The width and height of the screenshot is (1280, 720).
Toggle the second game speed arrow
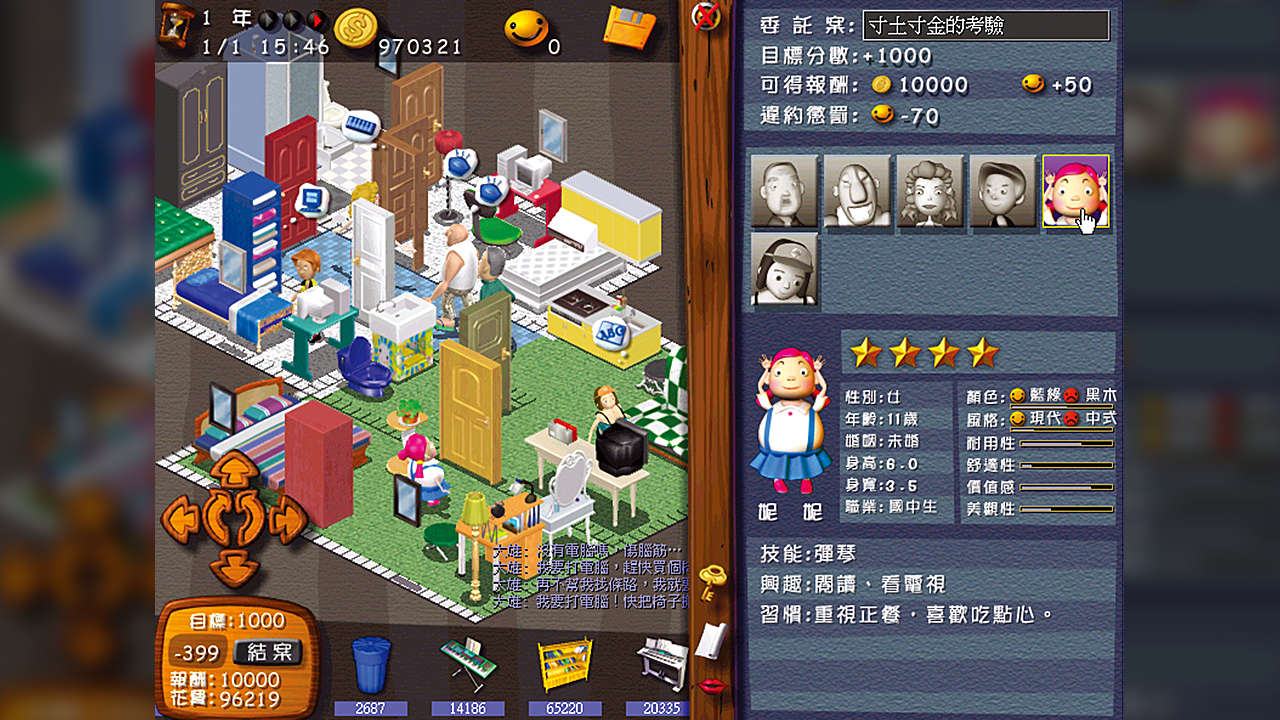coord(294,19)
